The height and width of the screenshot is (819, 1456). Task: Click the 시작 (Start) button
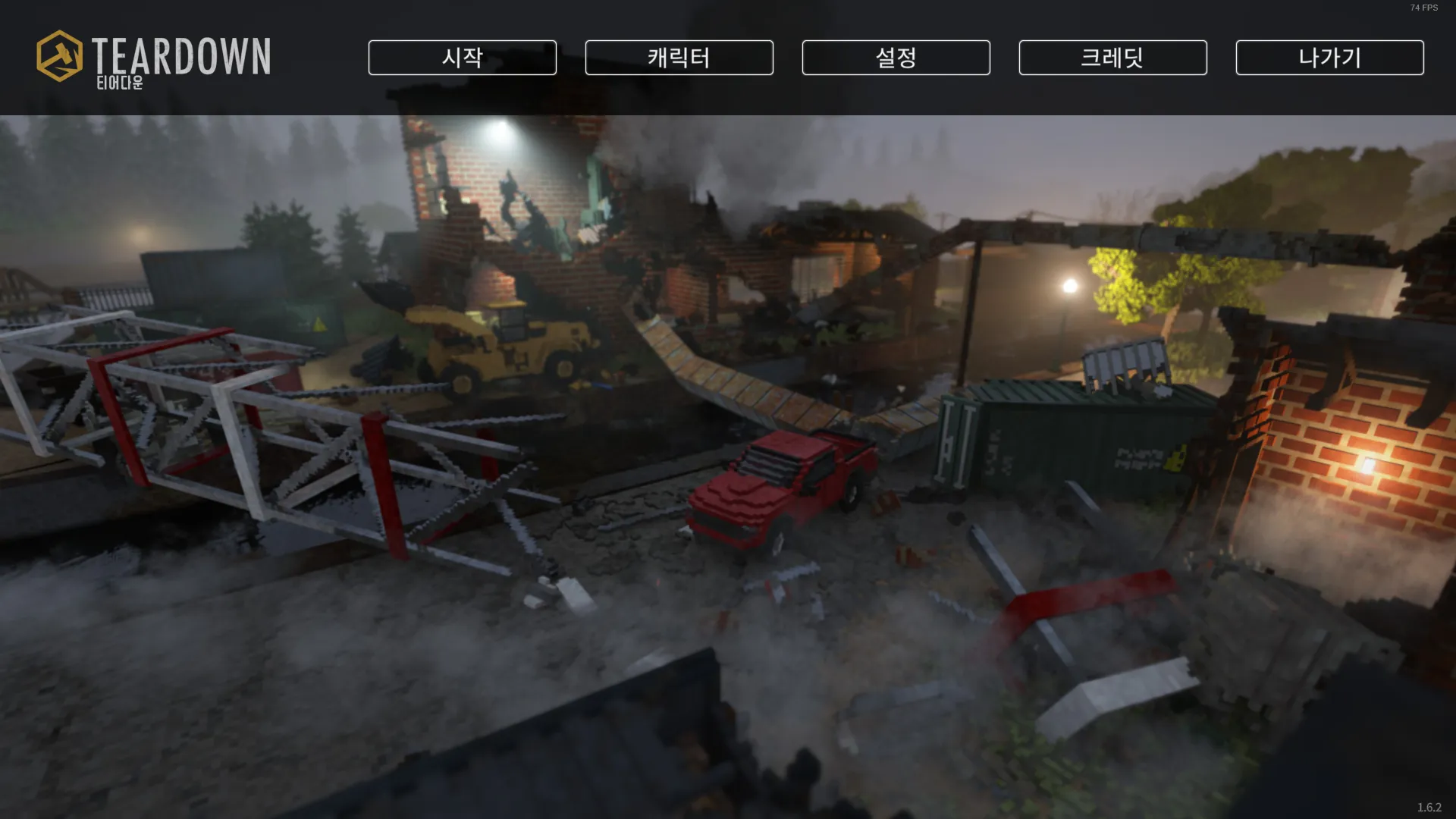coord(462,58)
